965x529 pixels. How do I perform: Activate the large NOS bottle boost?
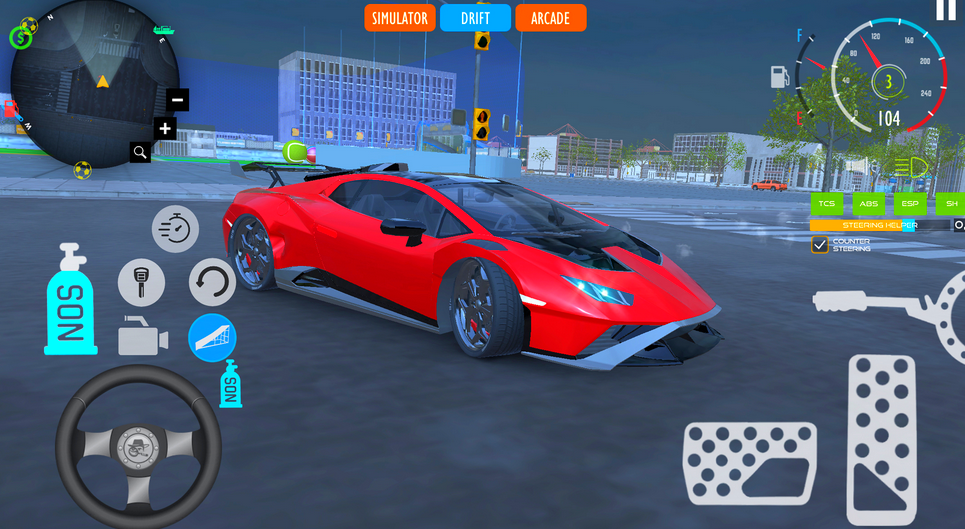[70, 300]
